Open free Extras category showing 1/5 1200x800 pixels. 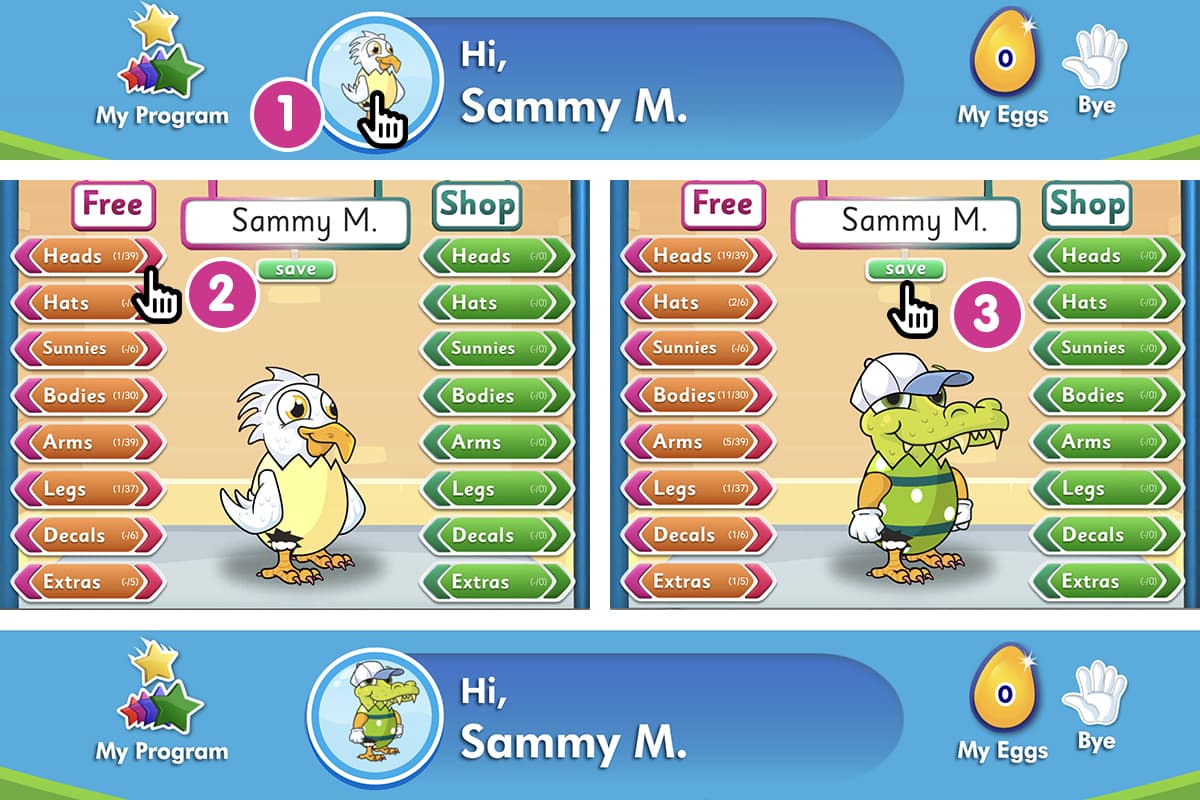pyautogui.click(x=697, y=581)
